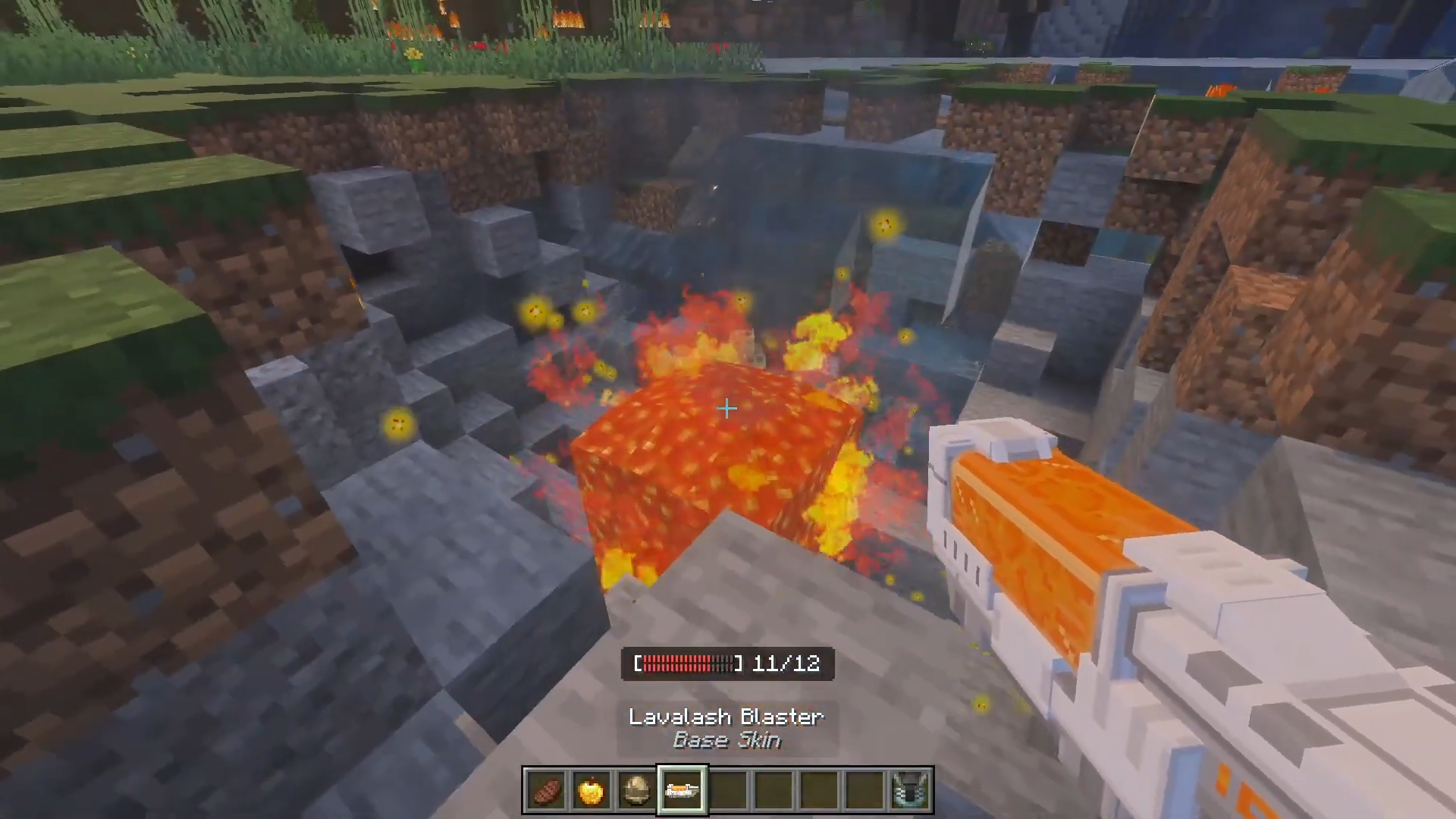
Task: Switch to the winged helmet hotbar slot
Action: [910, 791]
